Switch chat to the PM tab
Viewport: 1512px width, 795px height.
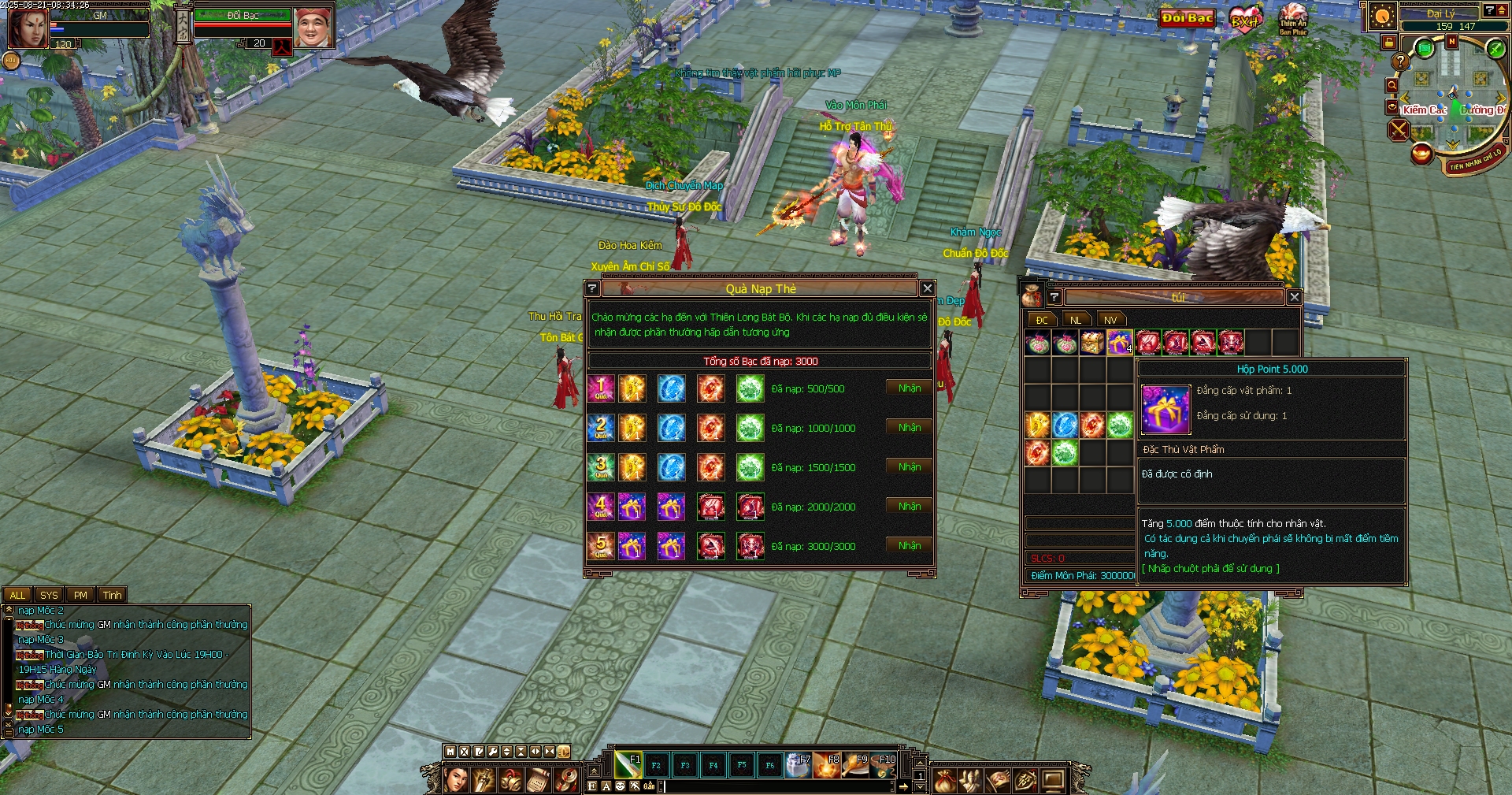tap(80, 595)
